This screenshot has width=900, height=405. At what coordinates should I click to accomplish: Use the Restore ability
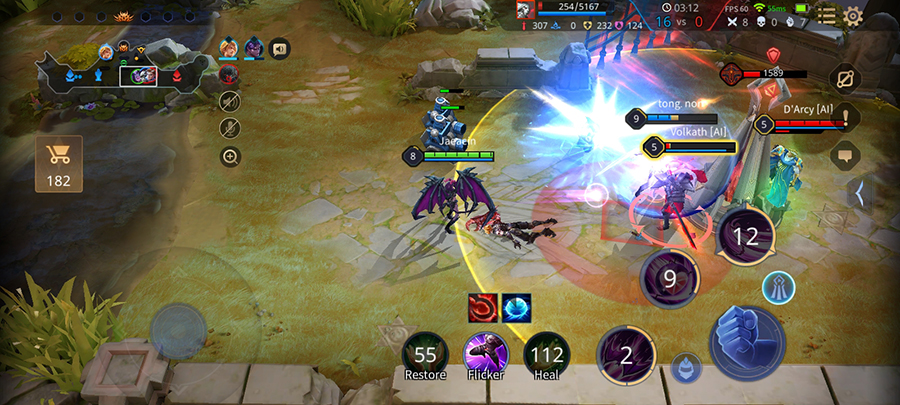426,354
